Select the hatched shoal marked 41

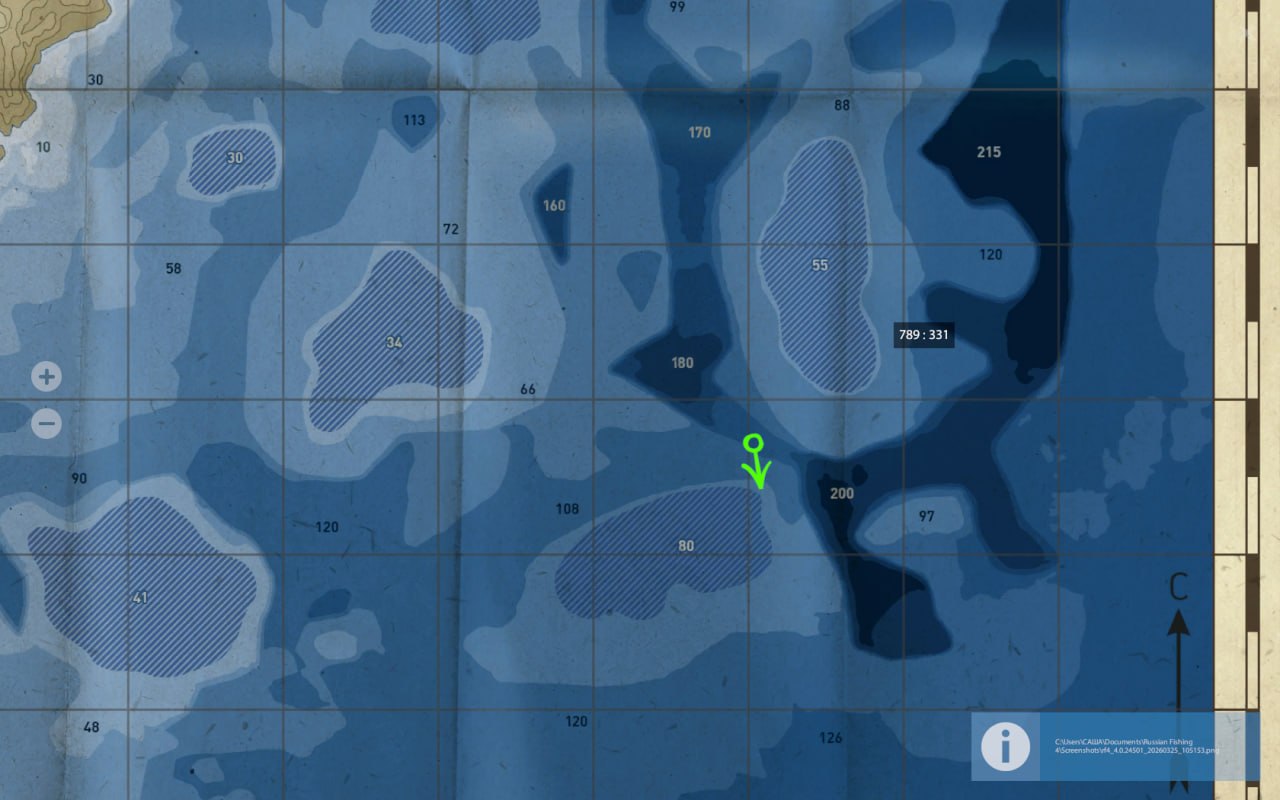click(138, 596)
